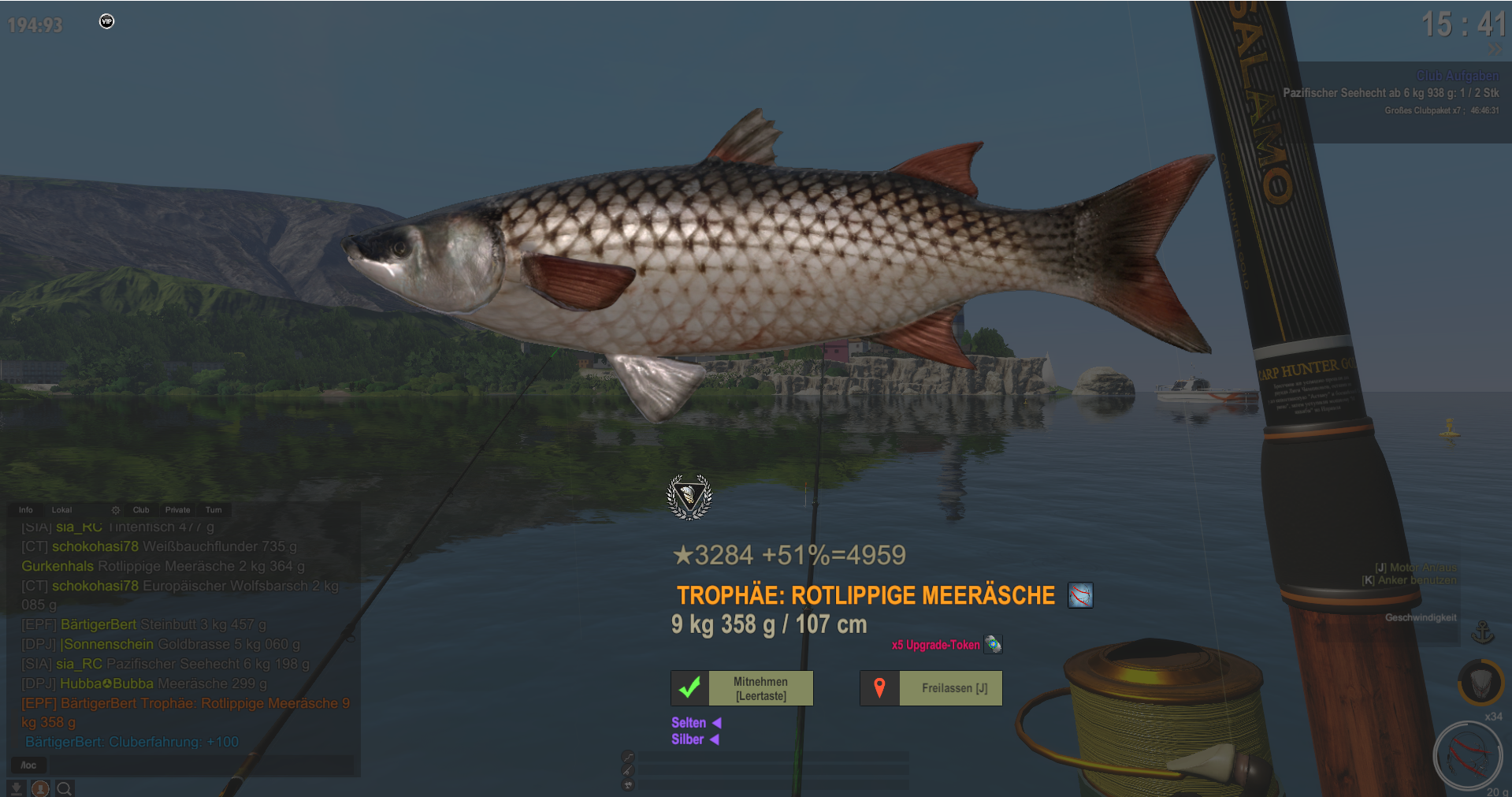
Task: Open chat settings via the gear icon
Action: click(116, 510)
